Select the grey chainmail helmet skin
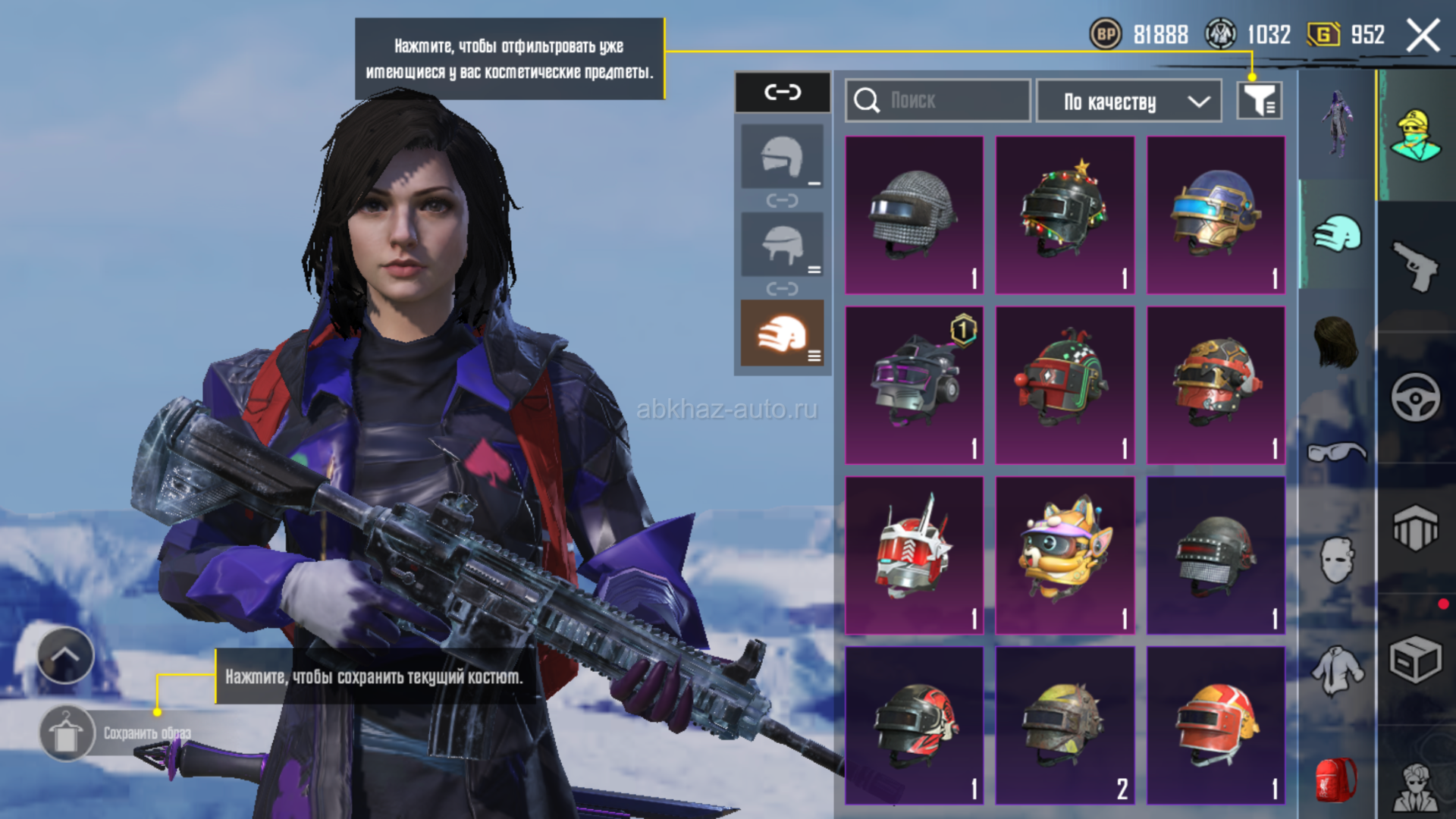Screen dimensions: 1456x819 tap(914, 215)
